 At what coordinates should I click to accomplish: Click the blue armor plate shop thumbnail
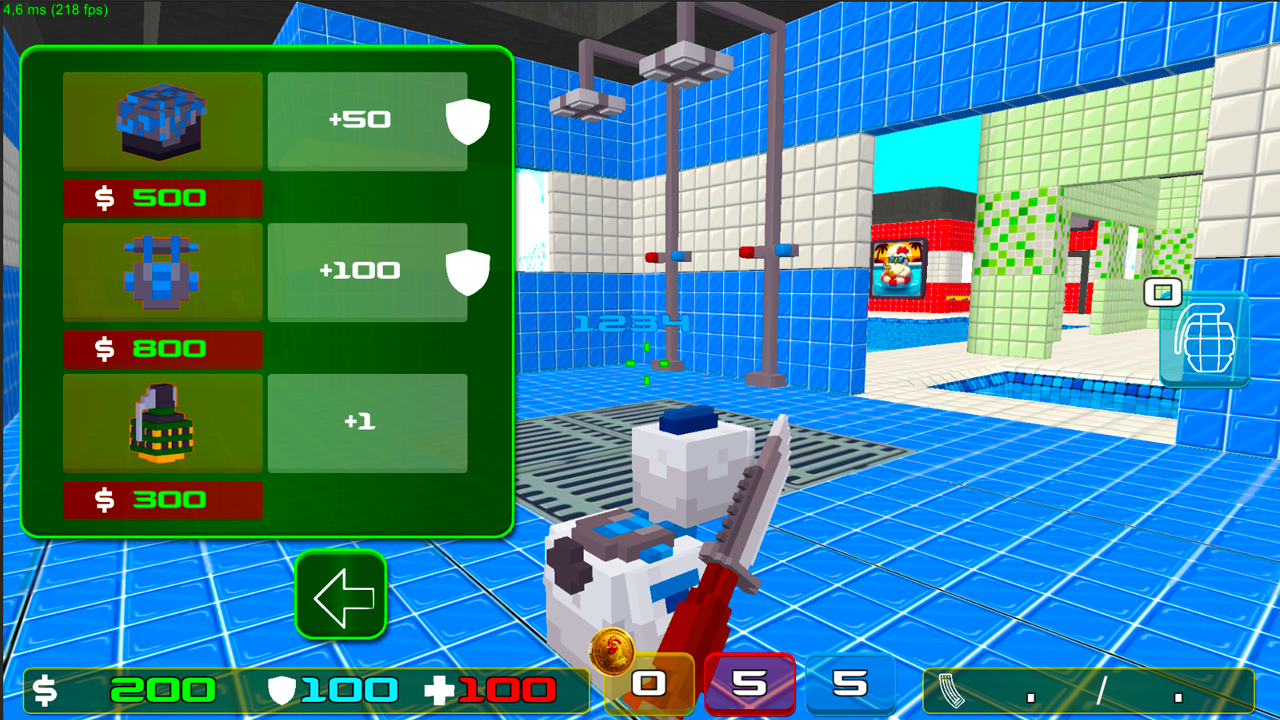[162, 118]
